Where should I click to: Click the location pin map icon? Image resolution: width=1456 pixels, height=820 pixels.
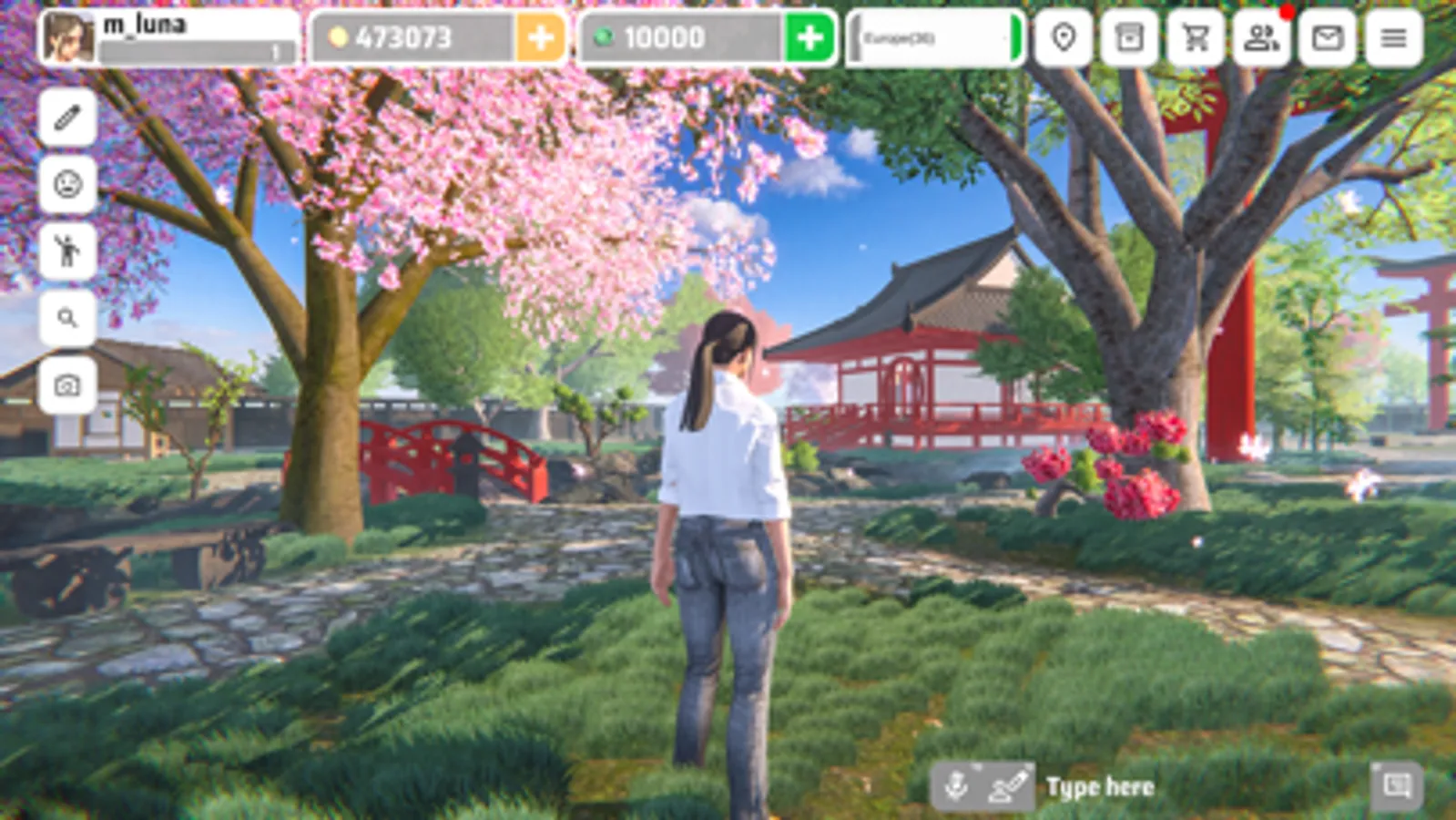point(1064,38)
